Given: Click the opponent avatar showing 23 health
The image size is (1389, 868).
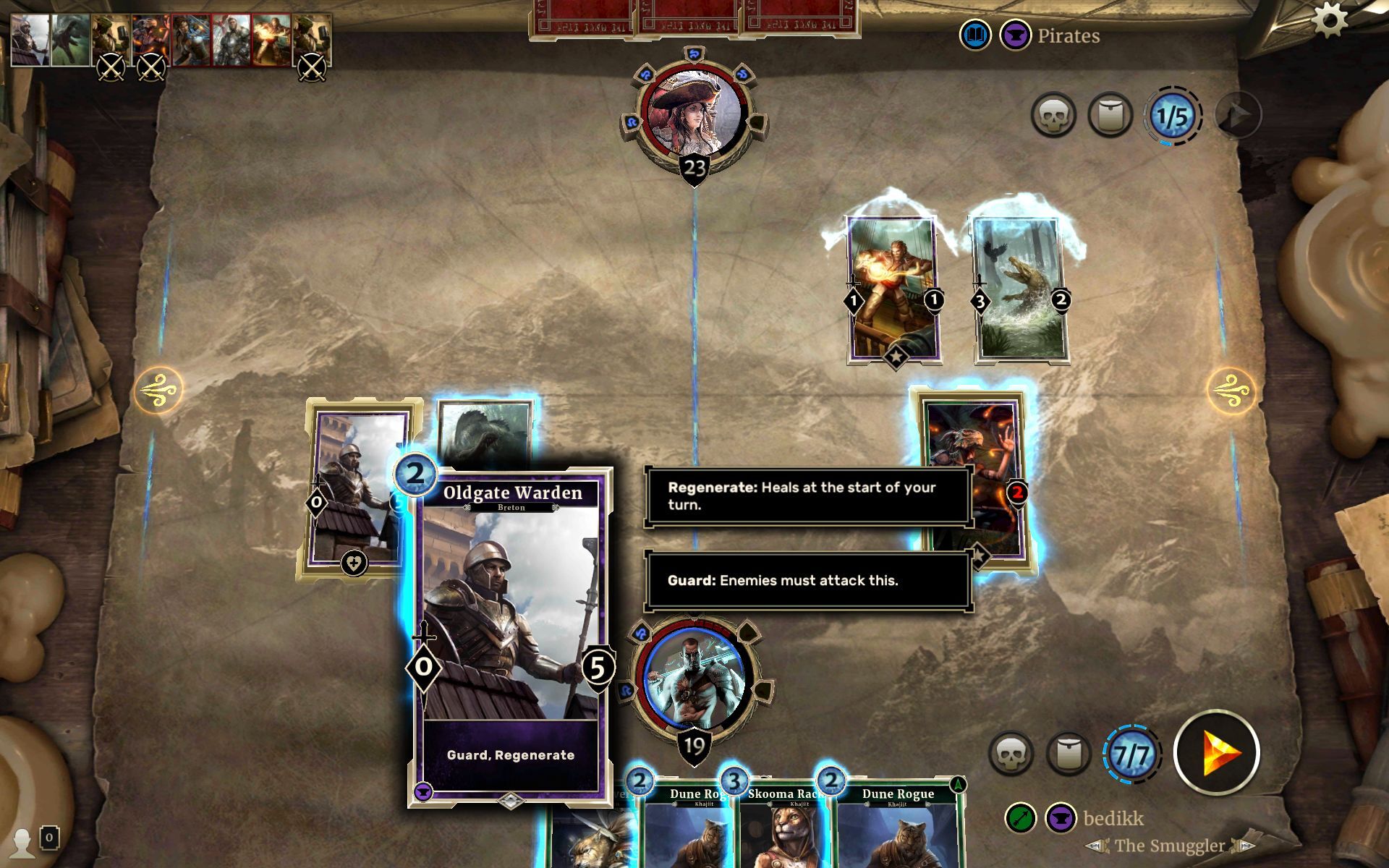Looking at the screenshot, I should 693,112.
